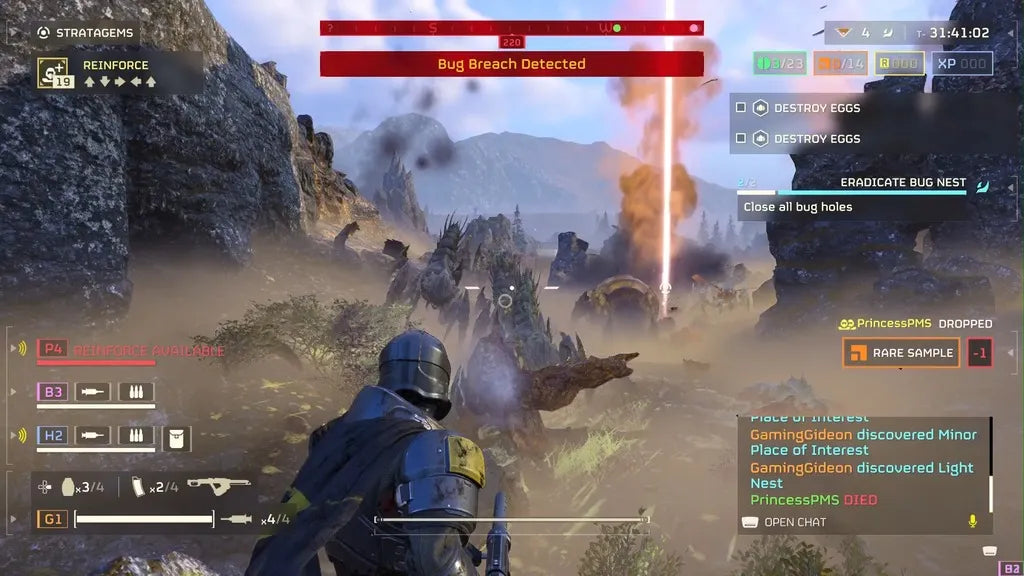Viewport: 1024px width, 576px height.
Task: Select squad member P4 tag
Action: tap(52, 349)
